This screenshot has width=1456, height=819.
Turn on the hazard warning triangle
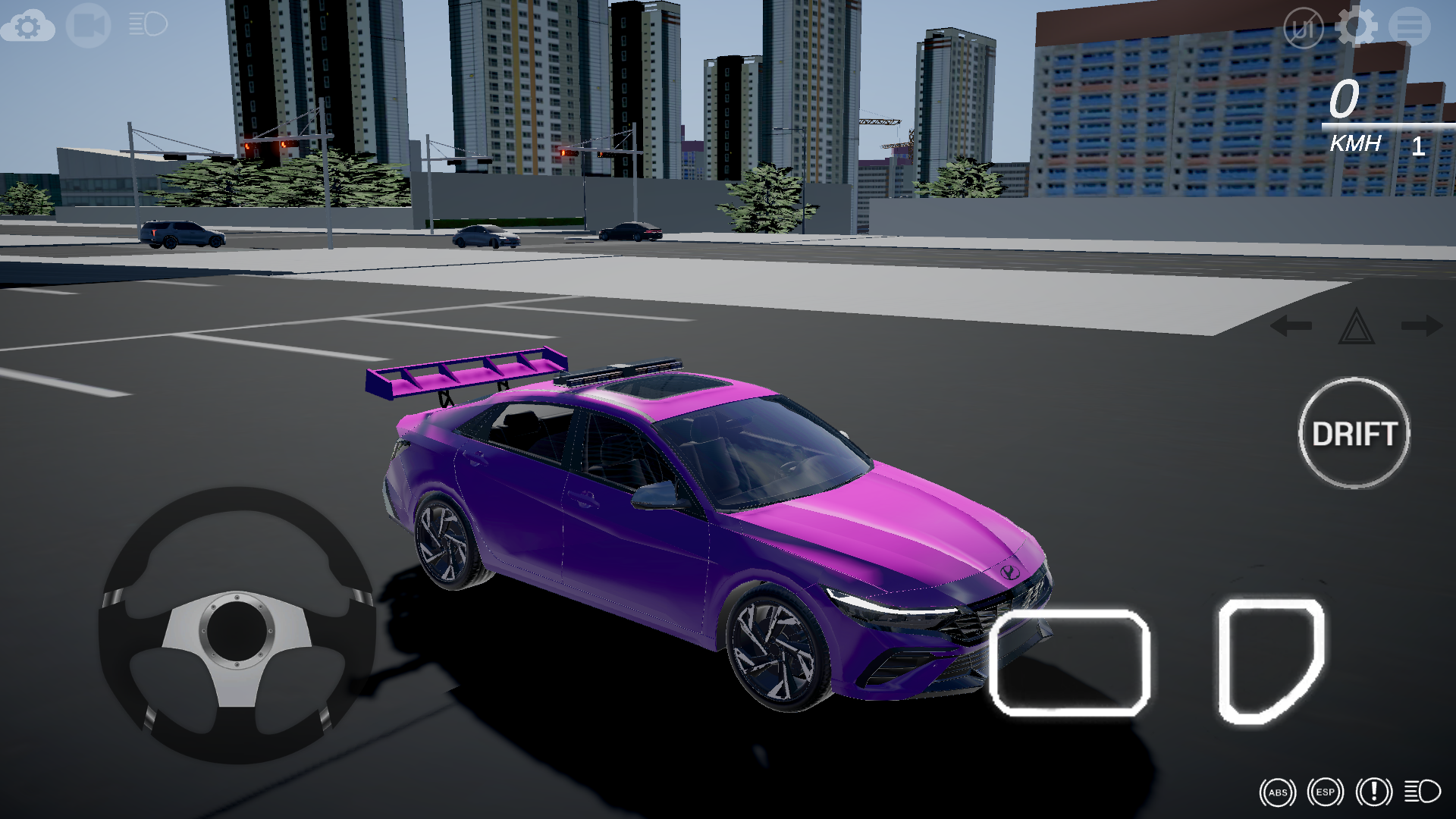coord(1357,327)
